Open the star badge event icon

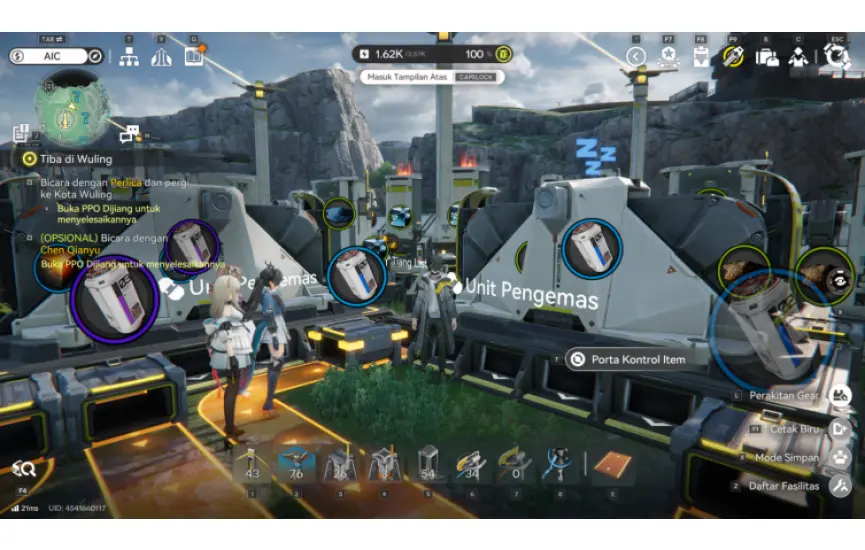coord(668,56)
